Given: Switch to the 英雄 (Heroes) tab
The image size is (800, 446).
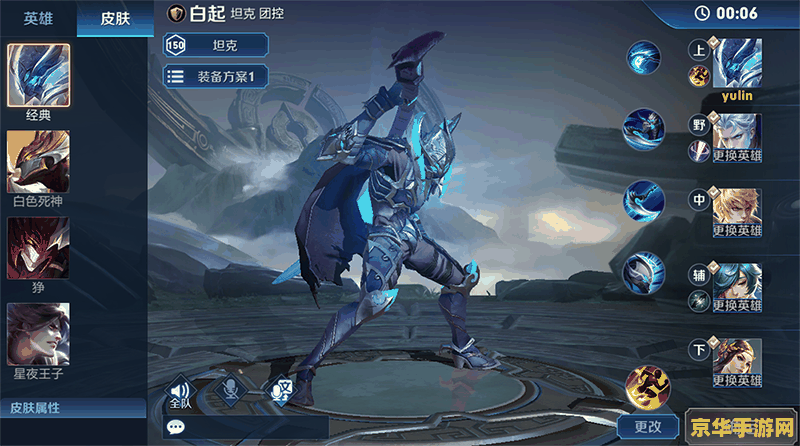Looking at the screenshot, I should point(38,17).
